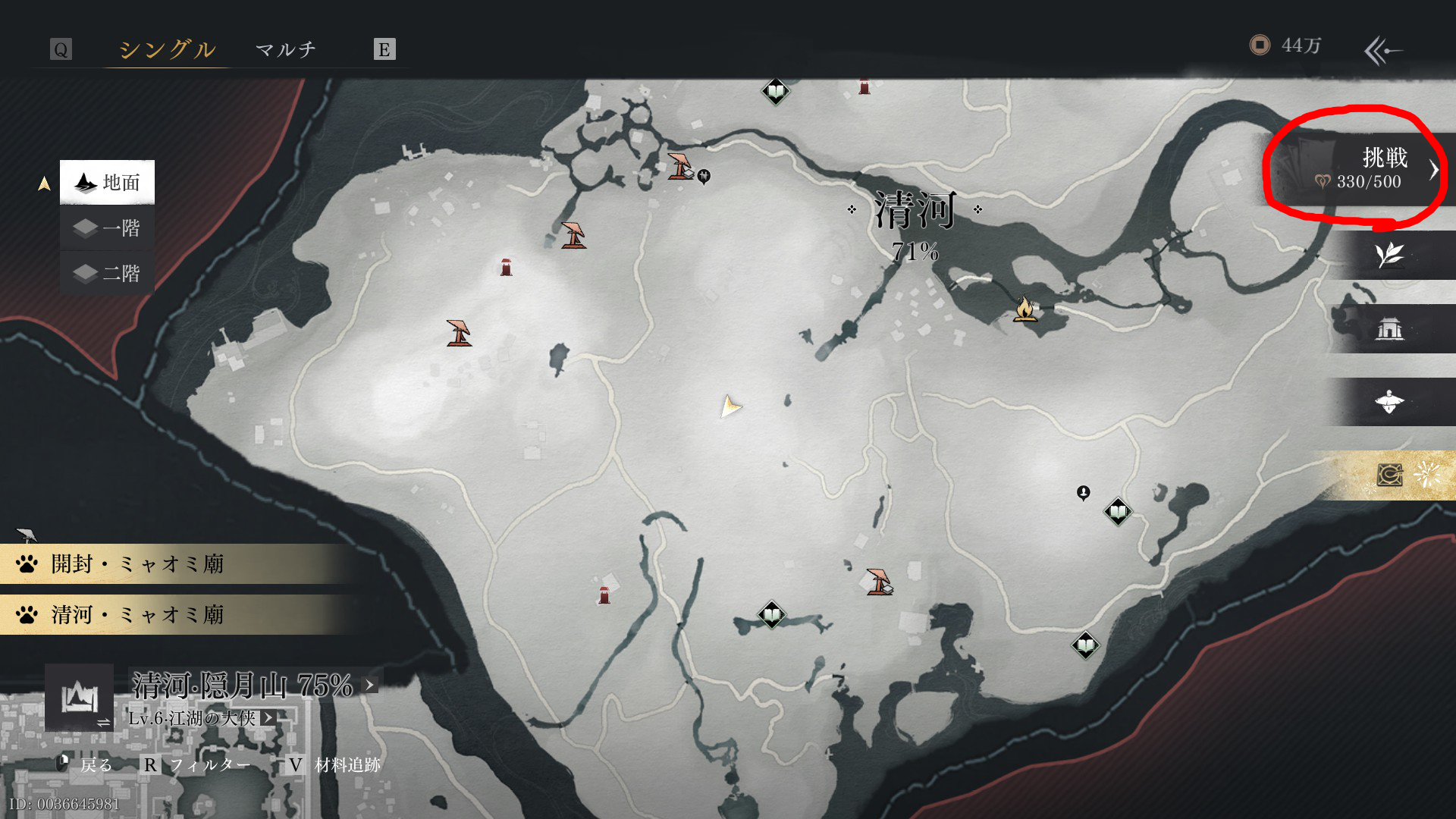Open 材料追跡 material tracking
Viewport: 1456px width, 819px height.
click(347, 765)
